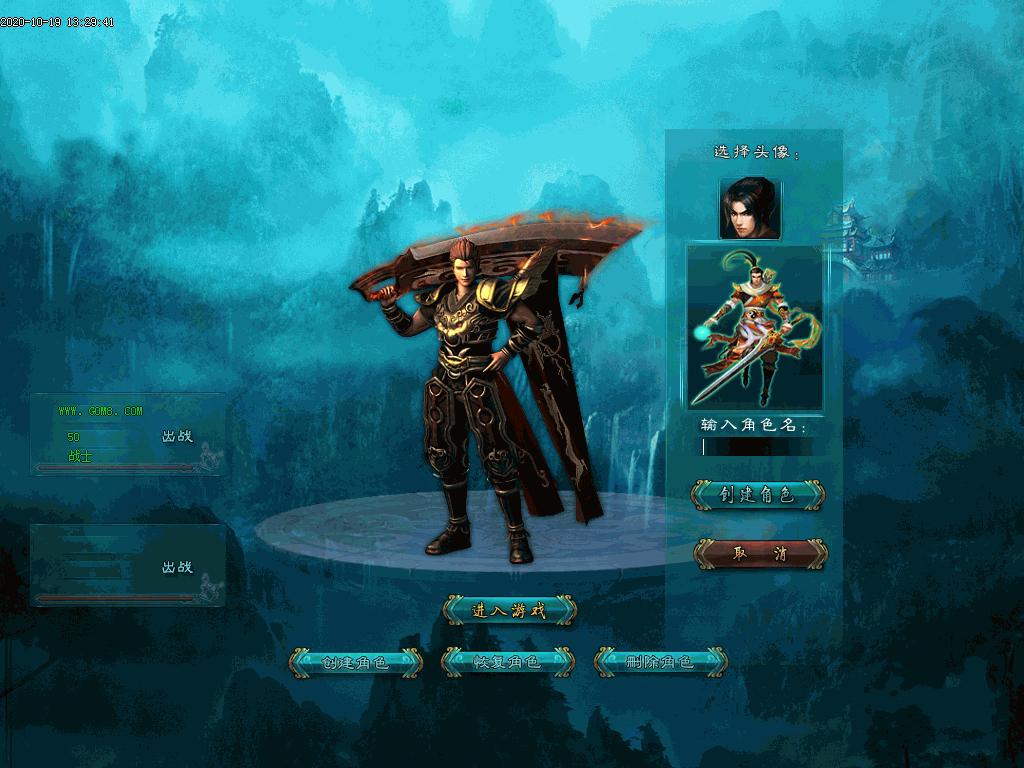Confirm 创建角色 under the character name field

757,494
